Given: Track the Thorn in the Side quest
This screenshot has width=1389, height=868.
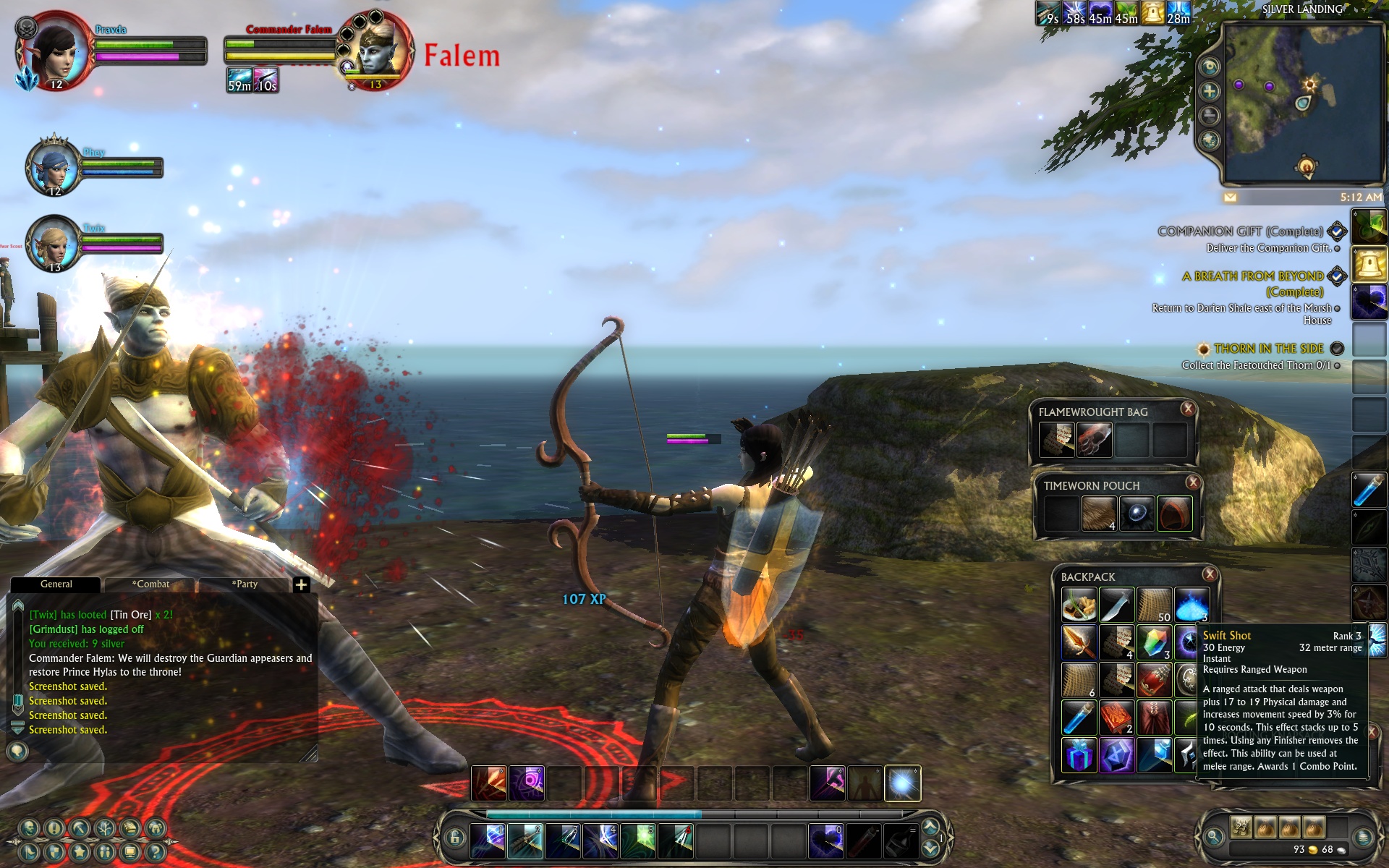Looking at the screenshot, I should point(1337,349).
